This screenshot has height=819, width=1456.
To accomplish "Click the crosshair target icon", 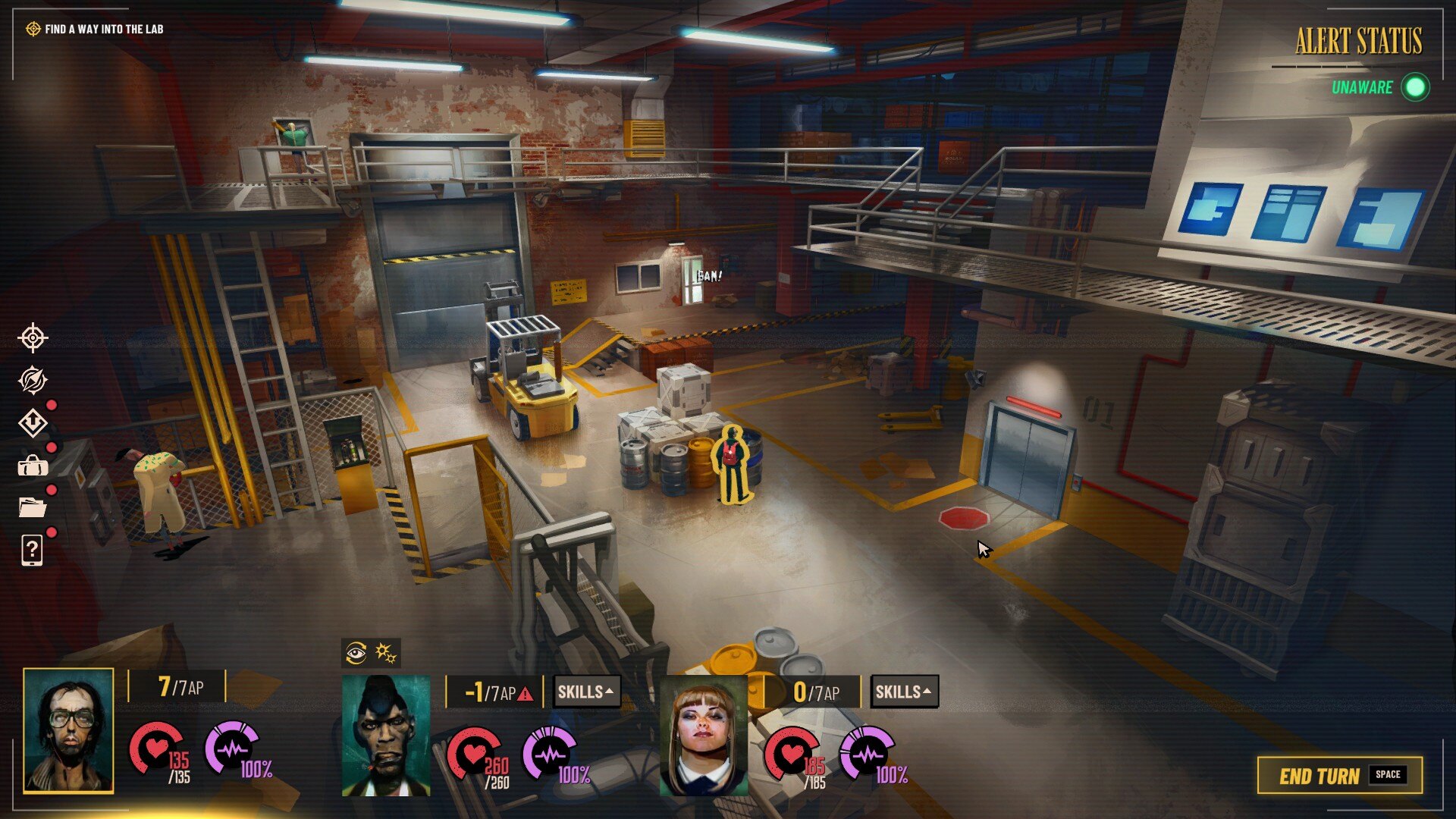I will (x=33, y=337).
